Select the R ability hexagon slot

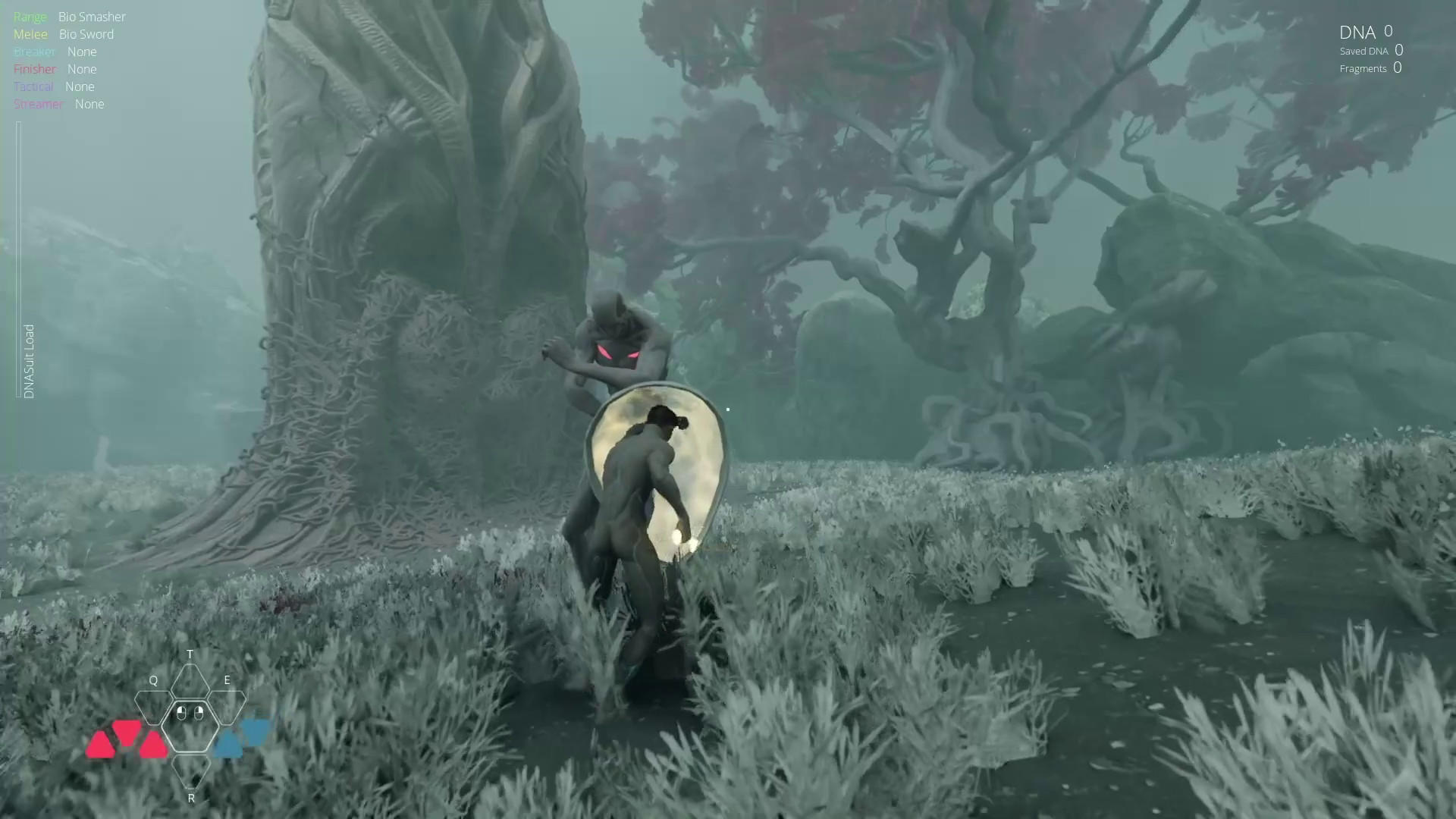[191, 772]
